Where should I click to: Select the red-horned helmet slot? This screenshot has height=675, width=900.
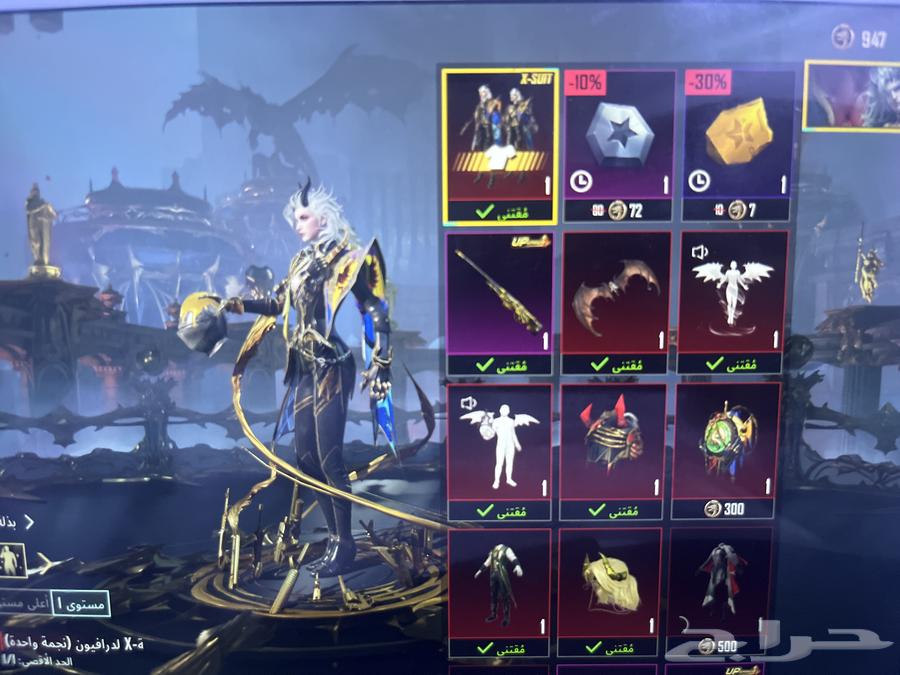[612, 450]
